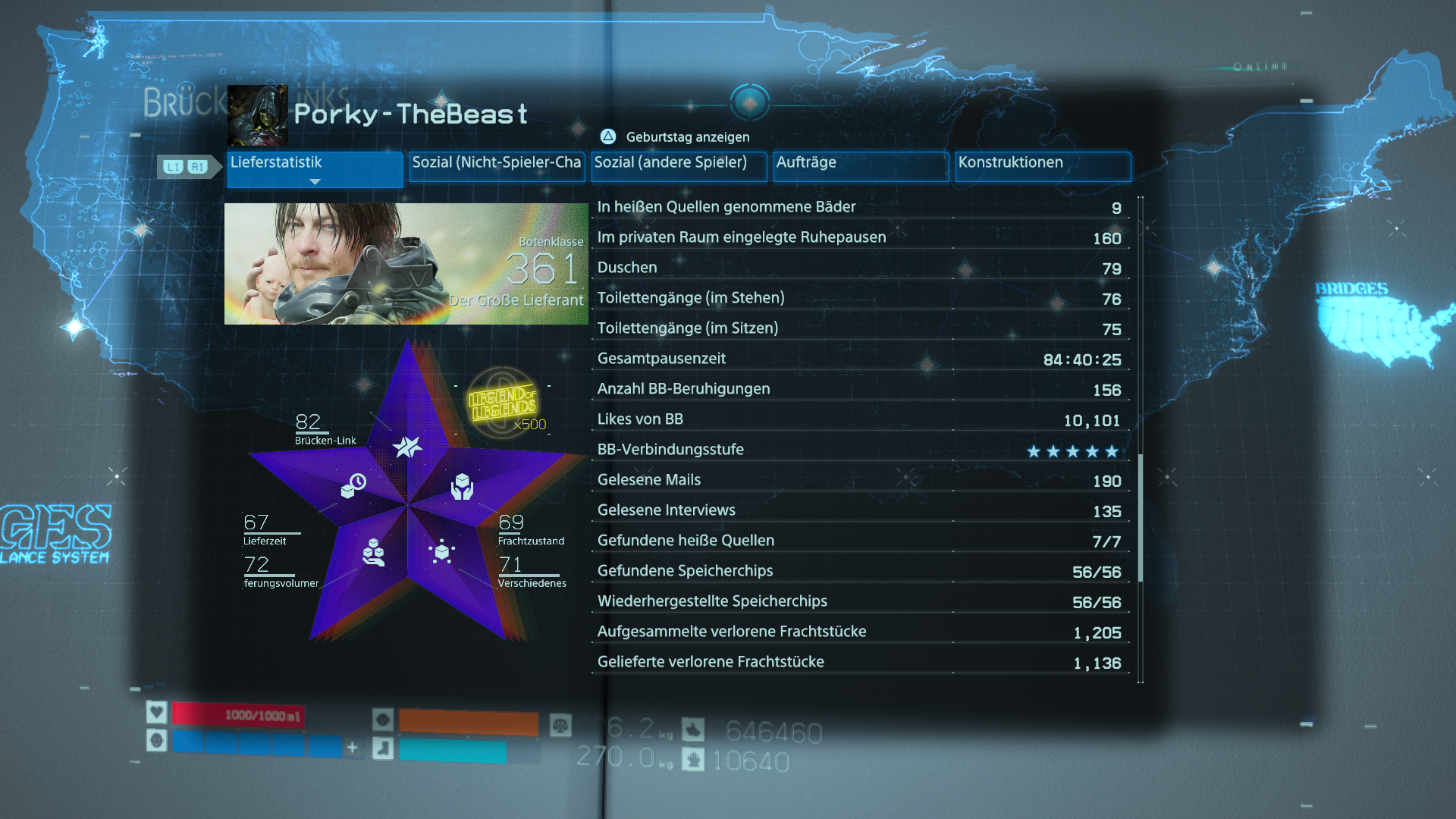Open the Sozial (Nicht-Spieler-Charaktere) tab
The image size is (1456, 819).
497,167
